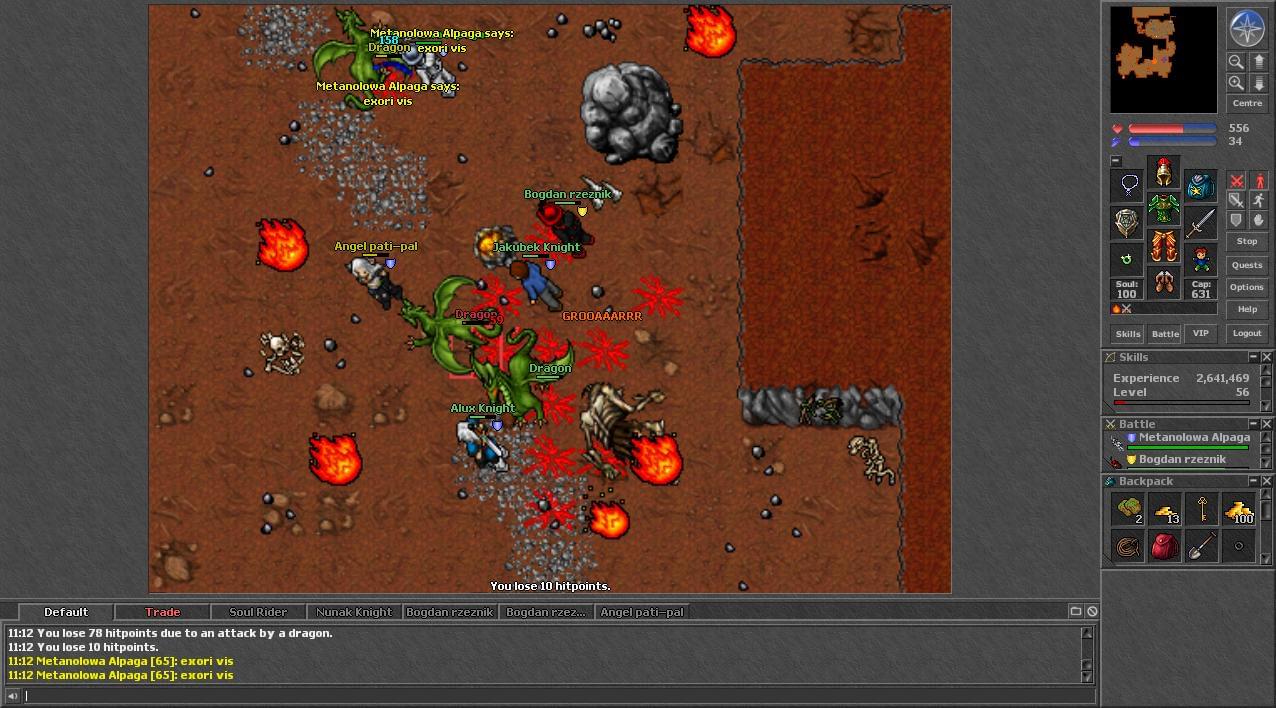Click the Logout button

pyautogui.click(x=1247, y=333)
